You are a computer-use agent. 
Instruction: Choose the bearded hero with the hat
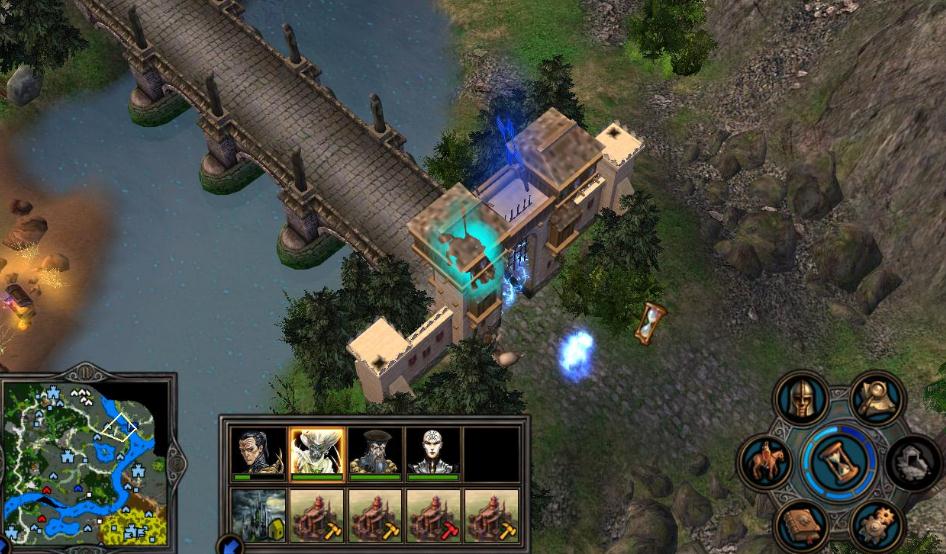pyautogui.click(x=375, y=454)
